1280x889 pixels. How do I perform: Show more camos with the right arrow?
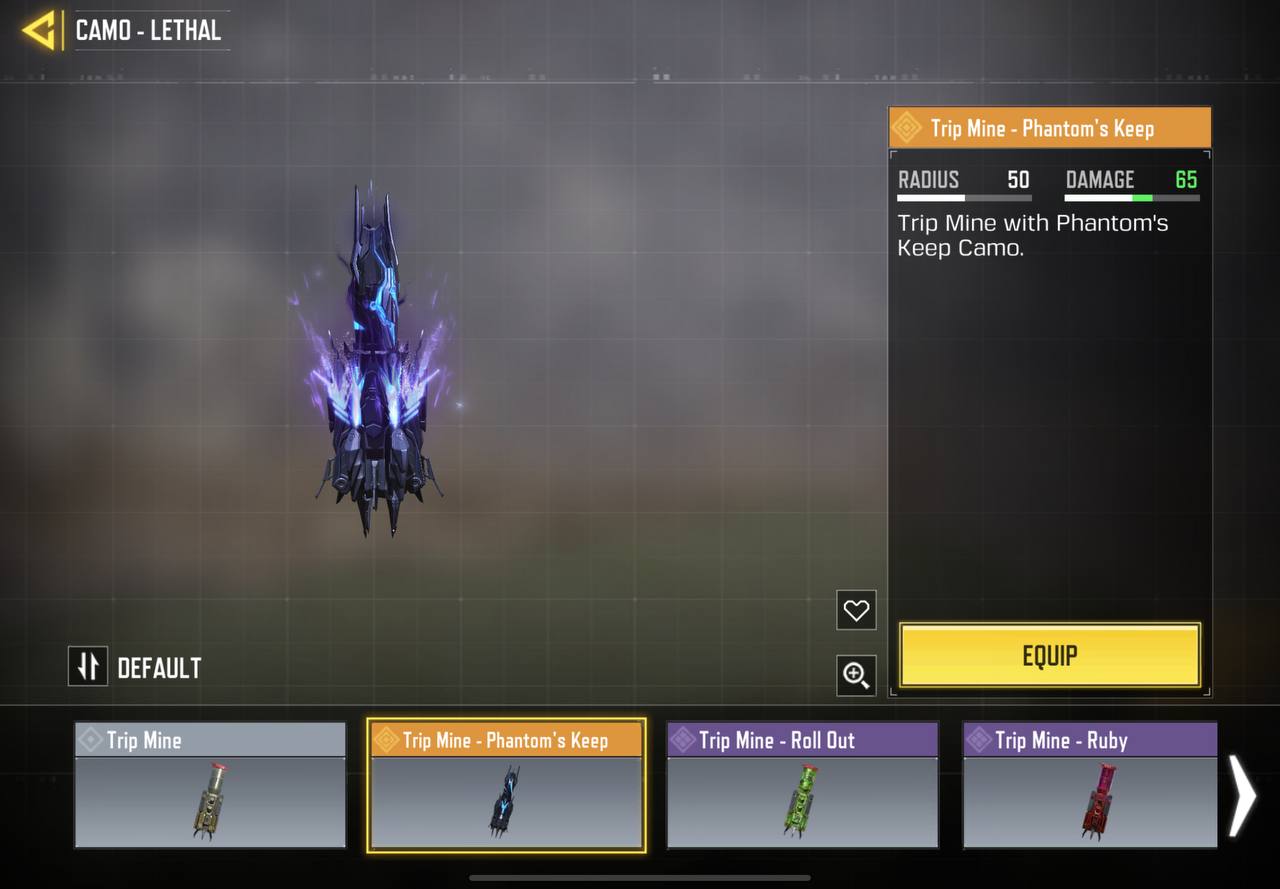(1241, 795)
